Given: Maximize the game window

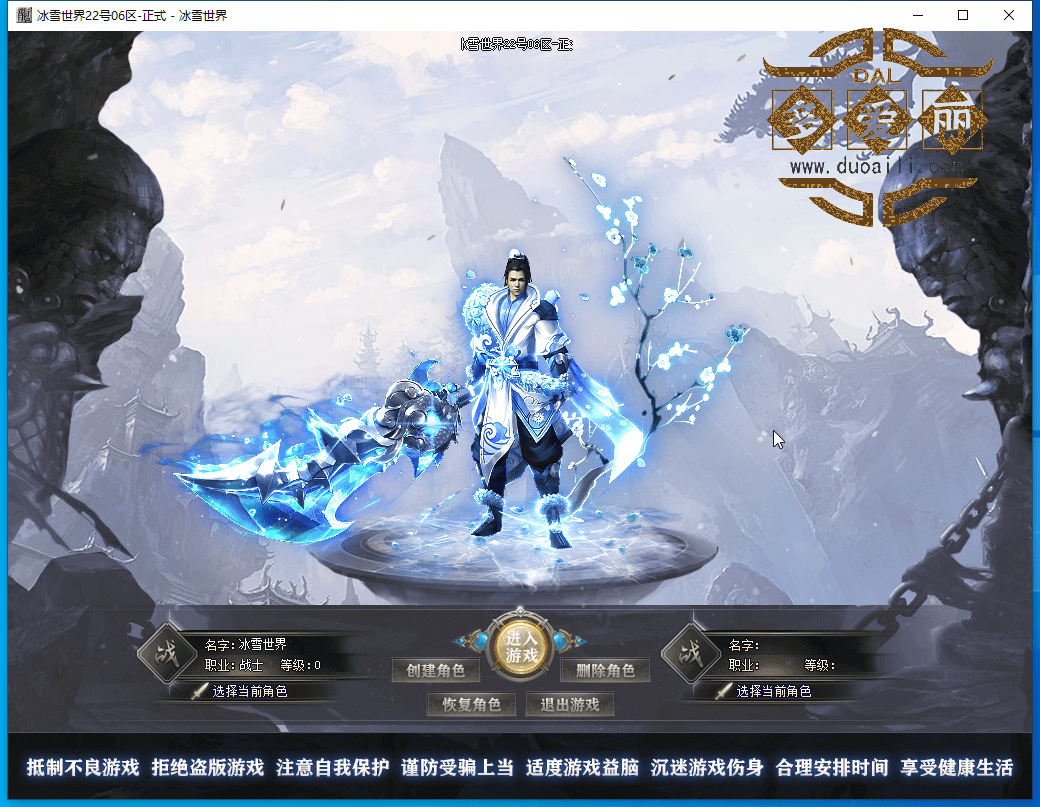Looking at the screenshot, I should coord(963,15).
